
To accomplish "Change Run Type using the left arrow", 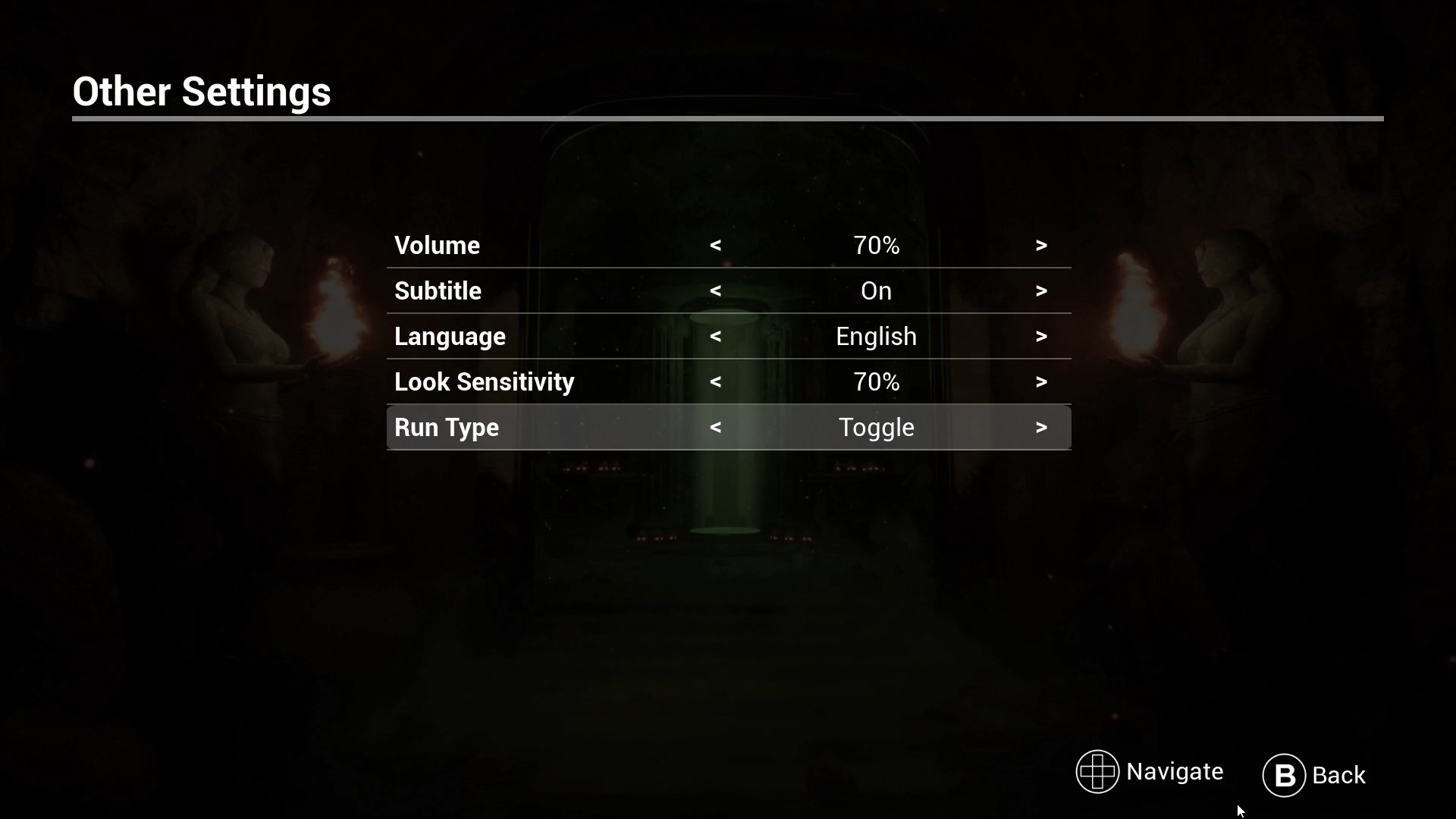I will pyautogui.click(x=715, y=427).
